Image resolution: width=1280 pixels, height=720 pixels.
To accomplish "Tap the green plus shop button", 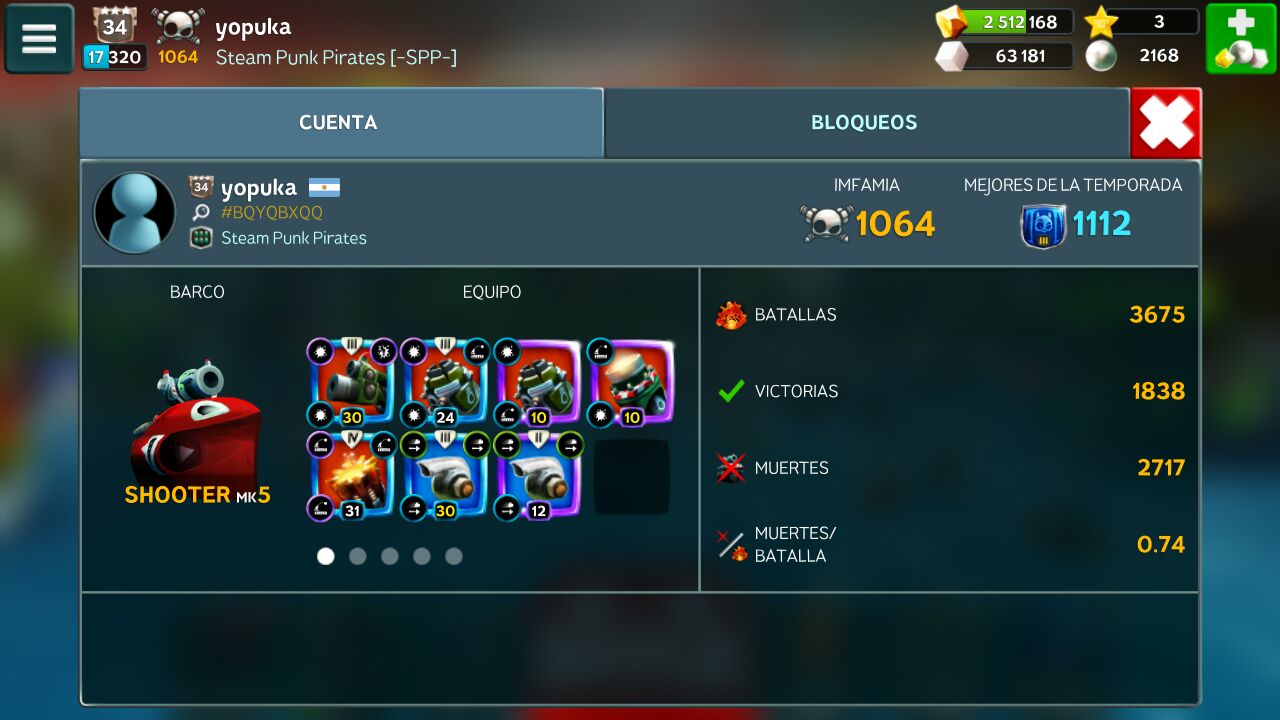I will point(1240,39).
